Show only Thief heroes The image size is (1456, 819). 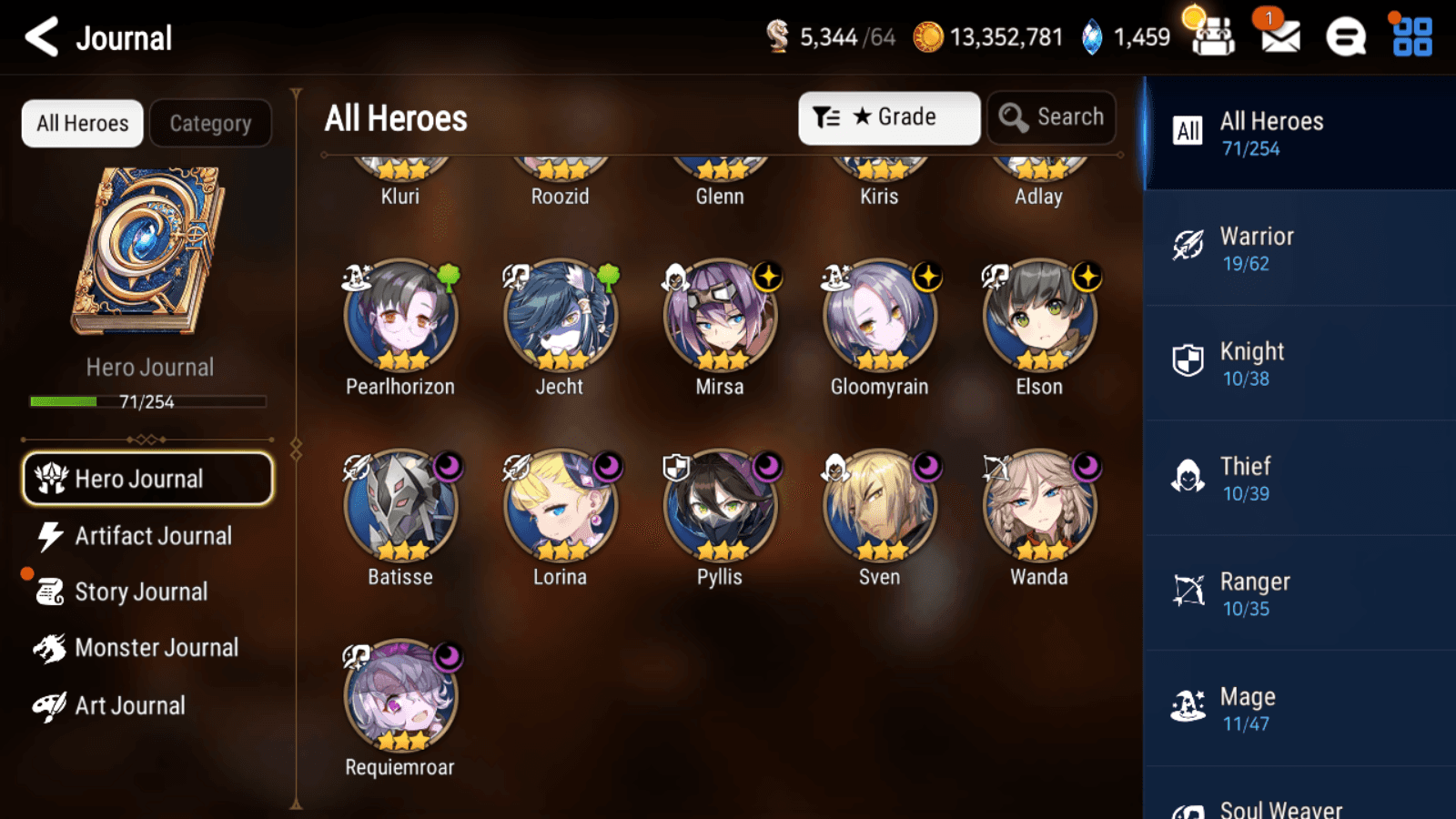click(x=1299, y=479)
